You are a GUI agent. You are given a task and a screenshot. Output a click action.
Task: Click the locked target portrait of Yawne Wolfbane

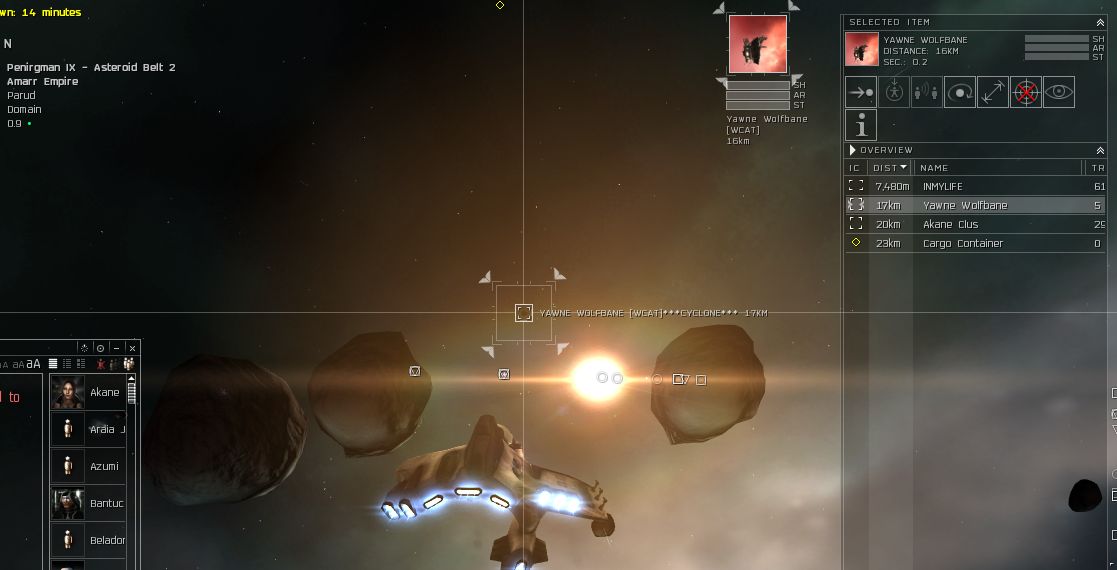pyautogui.click(x=757, y=44)
